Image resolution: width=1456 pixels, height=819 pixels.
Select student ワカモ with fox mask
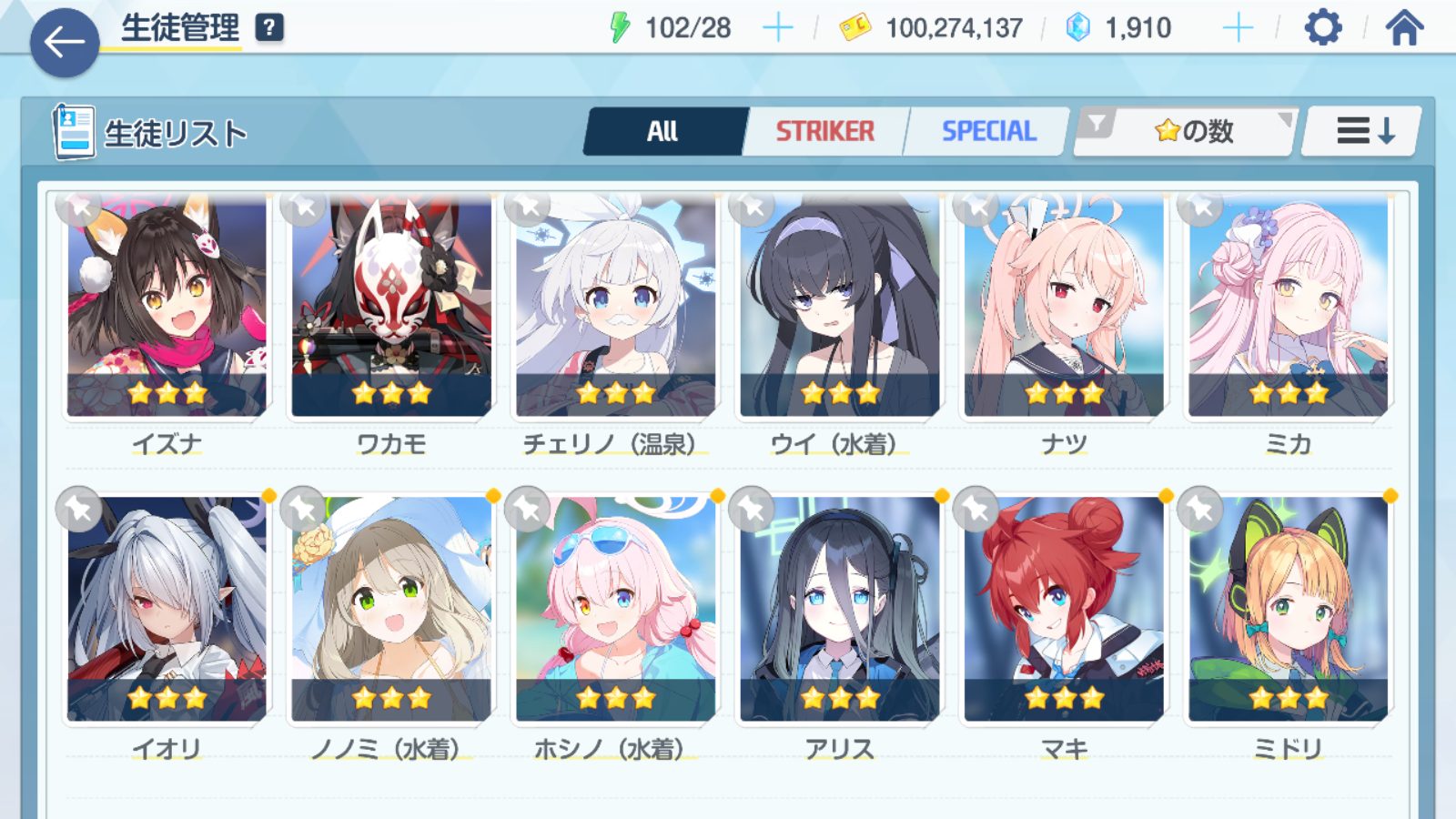click(391, 307)
